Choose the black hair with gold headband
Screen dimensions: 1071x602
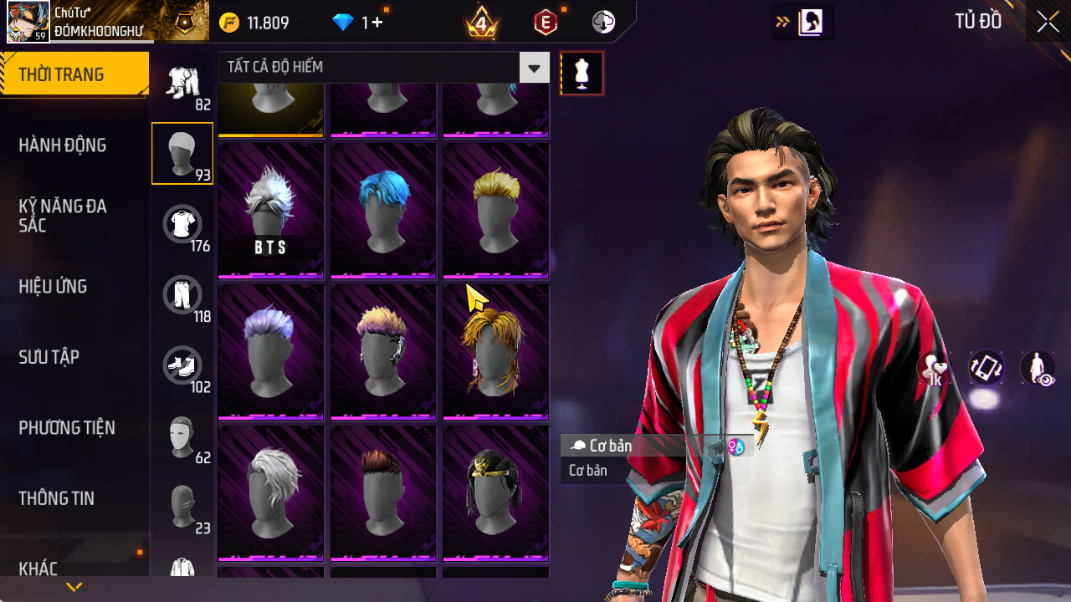(495, 493)
